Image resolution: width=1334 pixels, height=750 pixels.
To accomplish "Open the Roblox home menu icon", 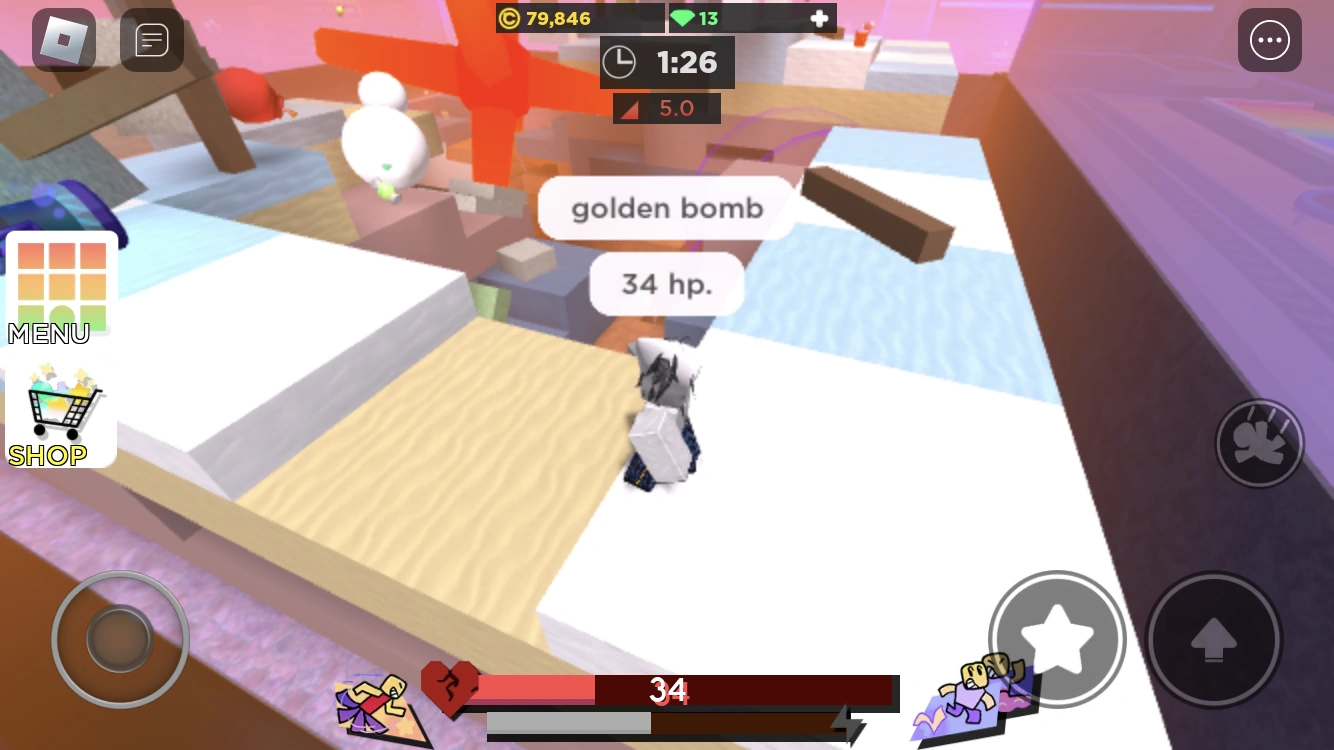I will point(64,40).
